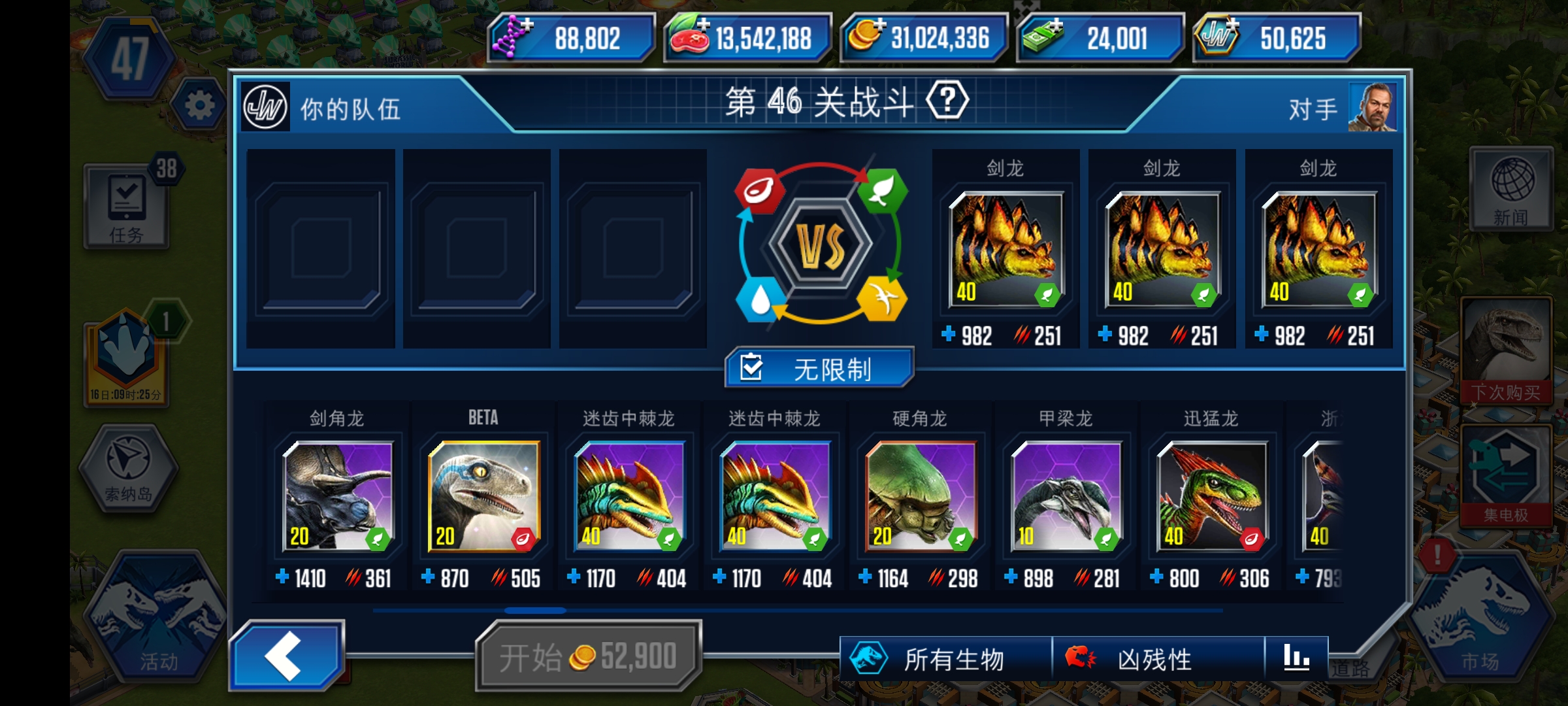The height and width of the screenshot is (706, 1568).
Task: Click the DNA plus icon to buy DNA
Action: click(527, 26)
